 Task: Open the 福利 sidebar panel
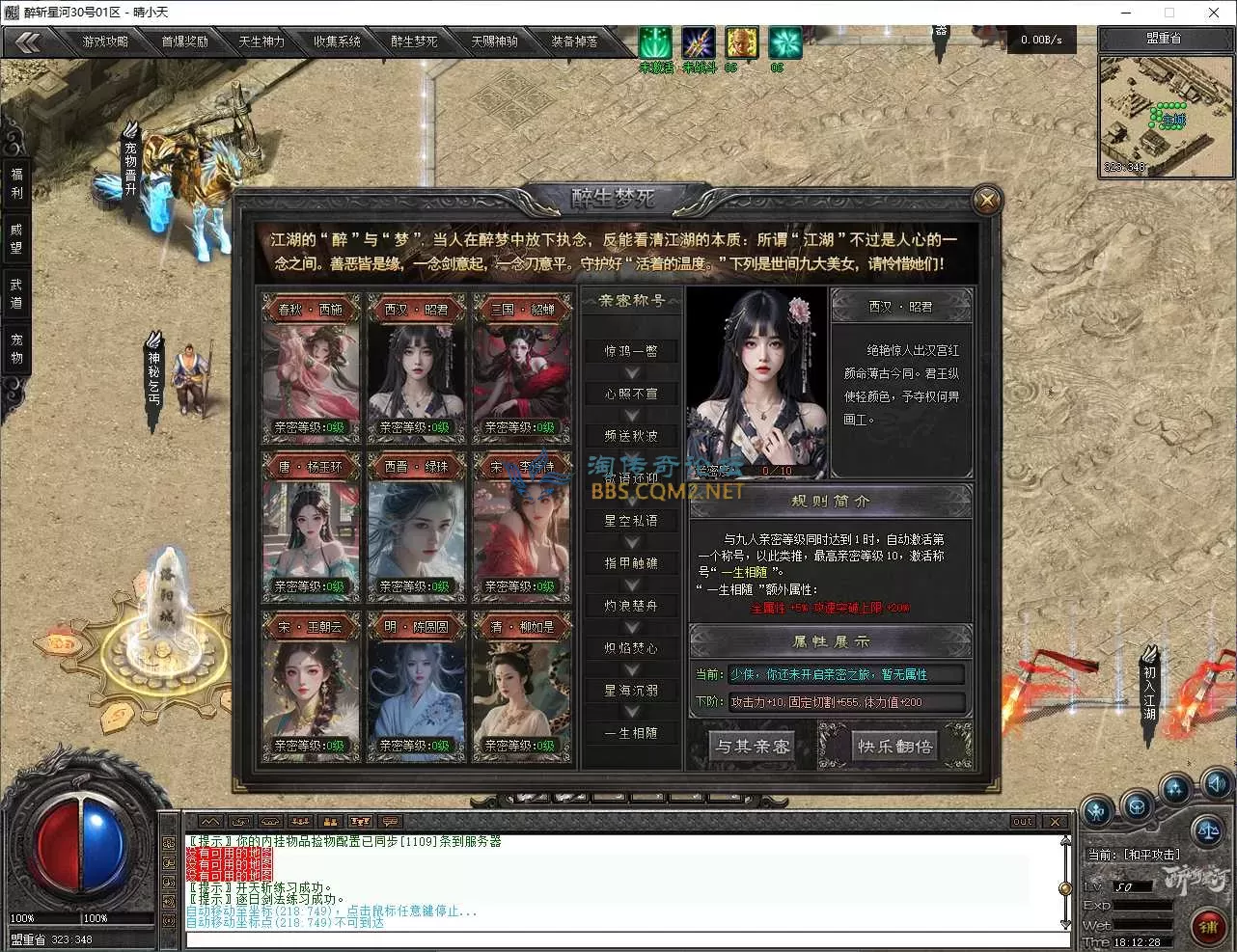tap(15, 185)
